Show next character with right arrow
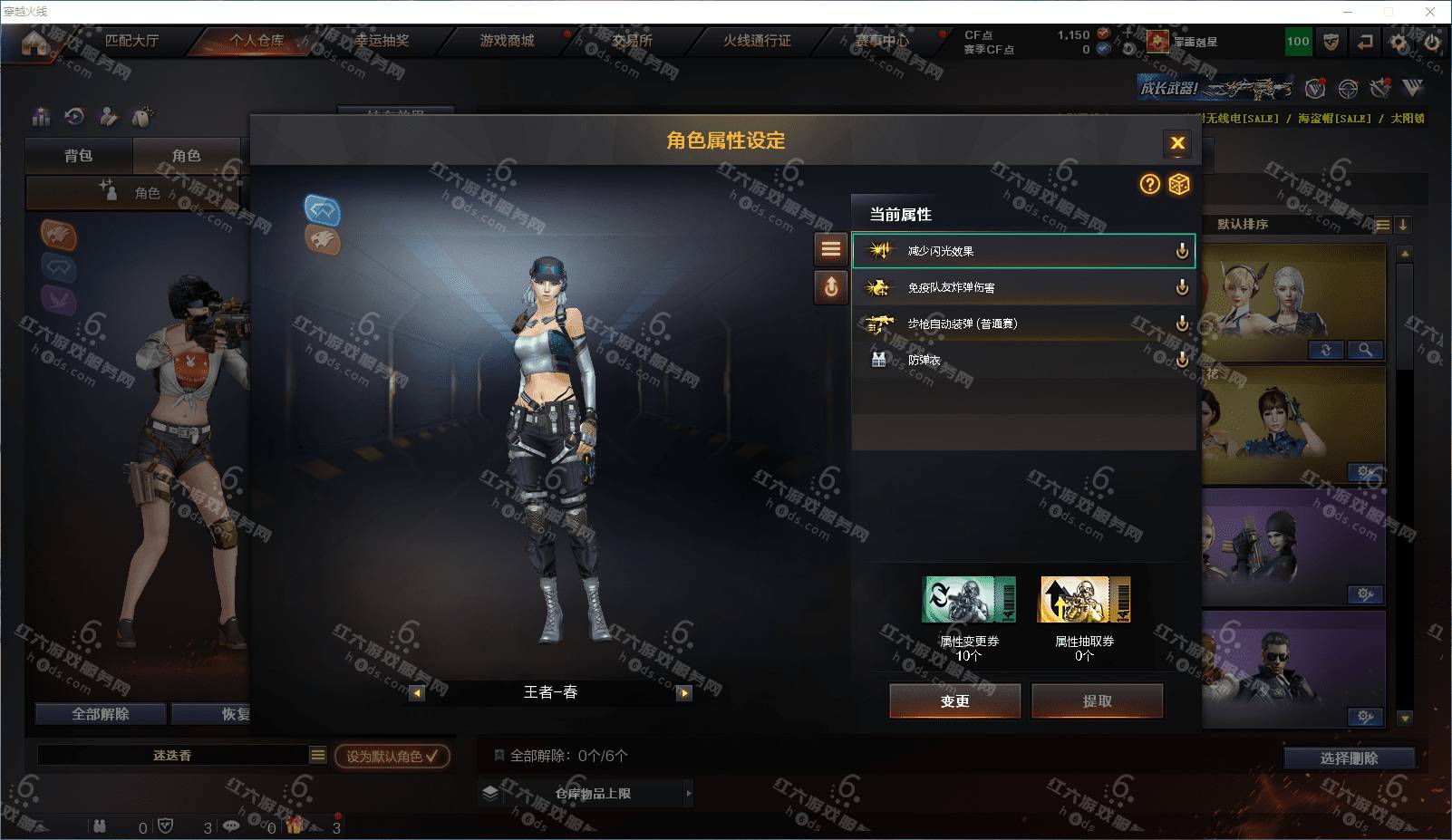This screenshot has width=1452, height=840. pos(684,693)
